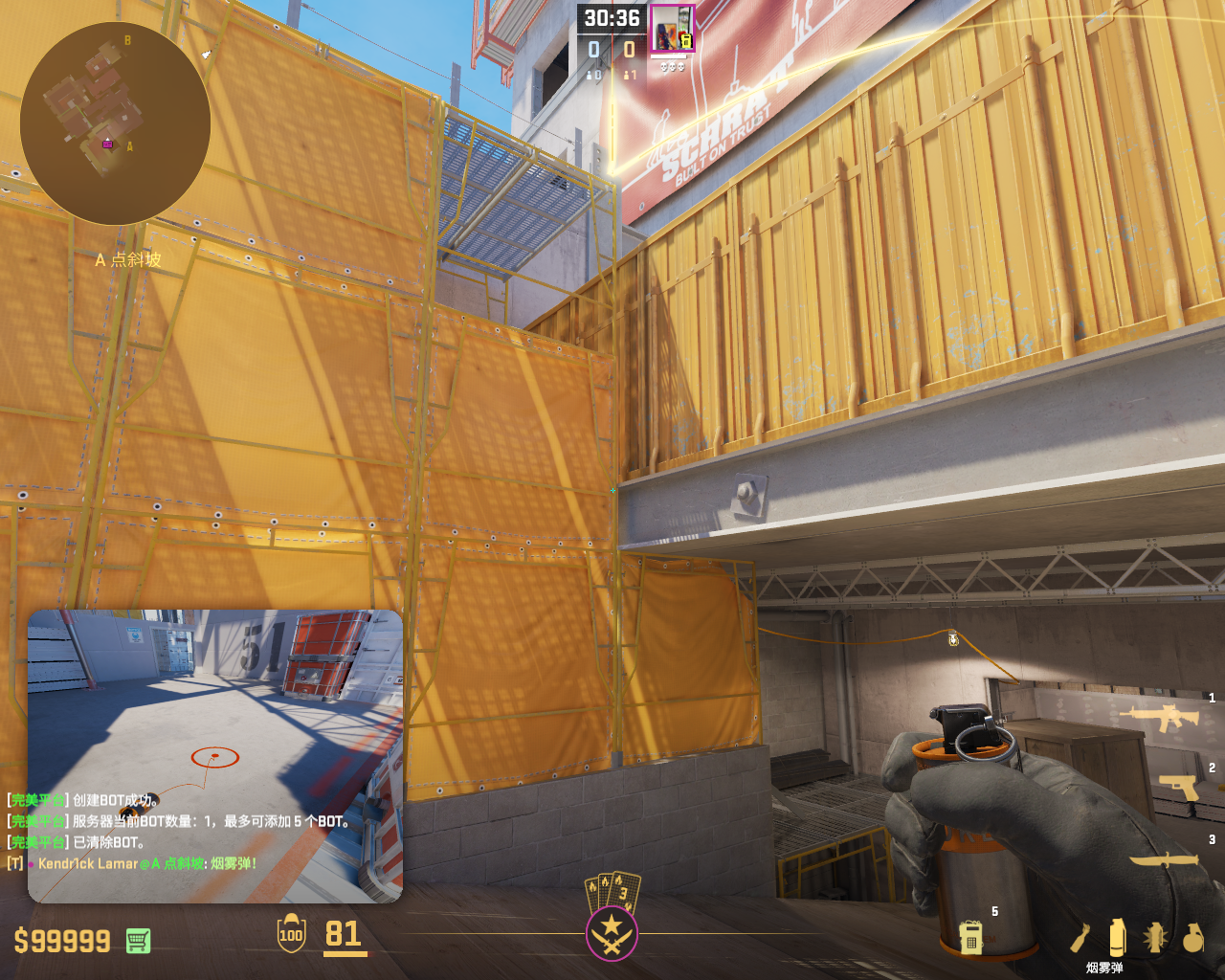1225x980 pixels.
Task: Open the buy menu cart icon
Action: [139, 941]
